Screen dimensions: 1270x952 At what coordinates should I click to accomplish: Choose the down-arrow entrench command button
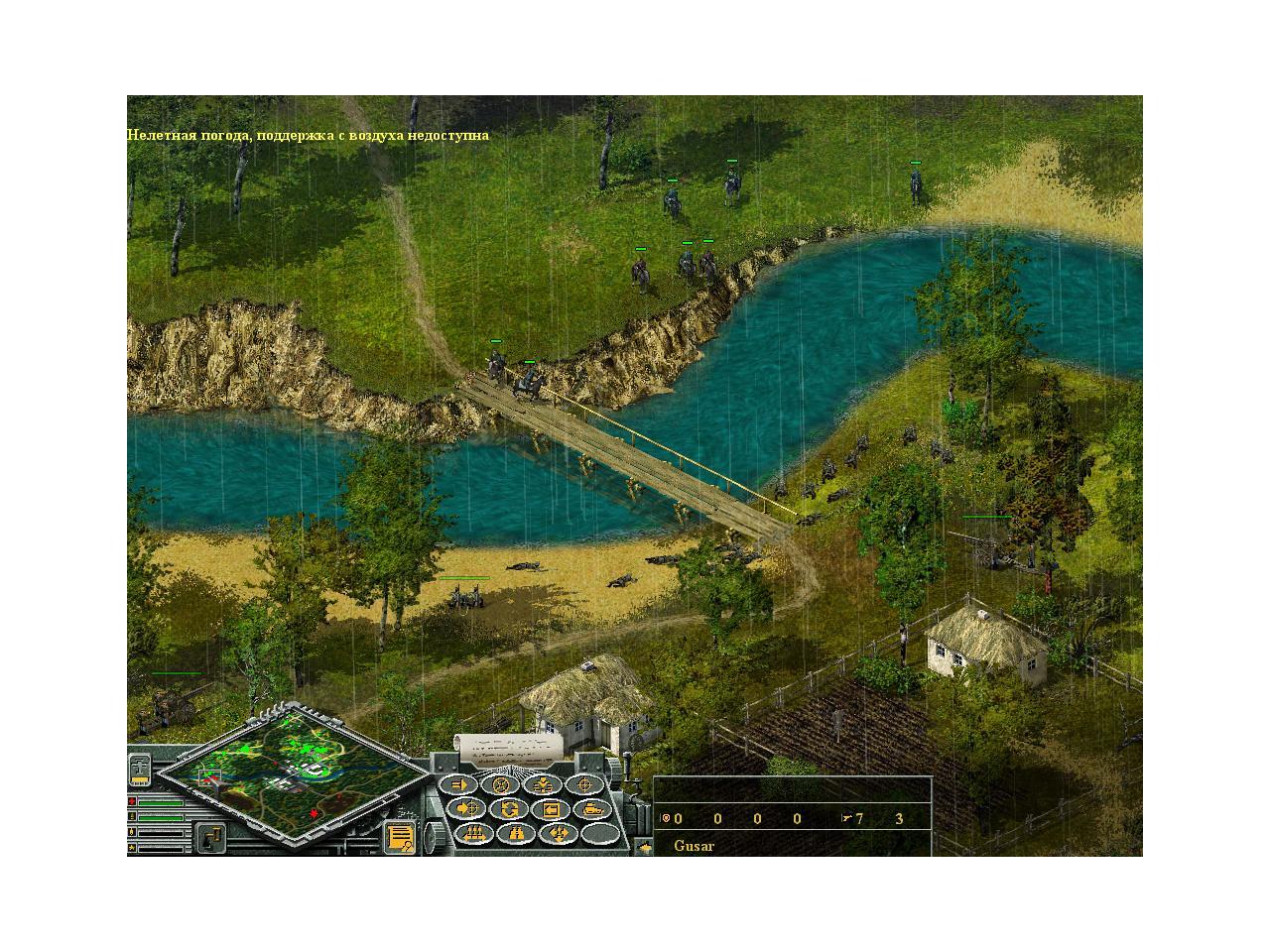pyautogui.click(x=544, y=785)
